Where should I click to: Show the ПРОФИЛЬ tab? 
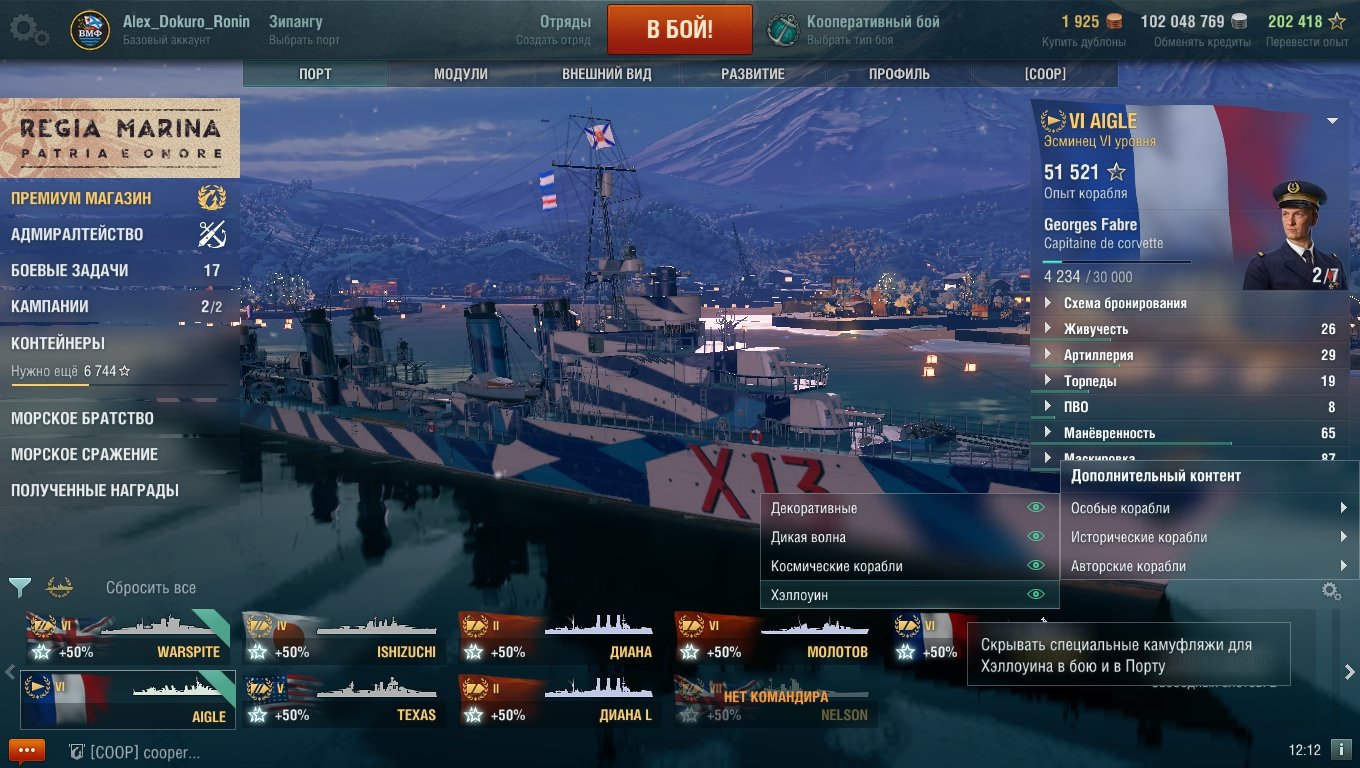pyautogui.click(x=899, y=74)
